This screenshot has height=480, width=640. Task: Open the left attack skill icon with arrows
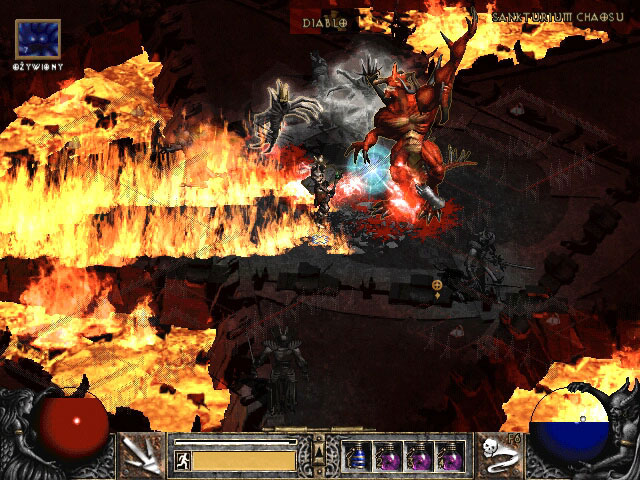143,455
